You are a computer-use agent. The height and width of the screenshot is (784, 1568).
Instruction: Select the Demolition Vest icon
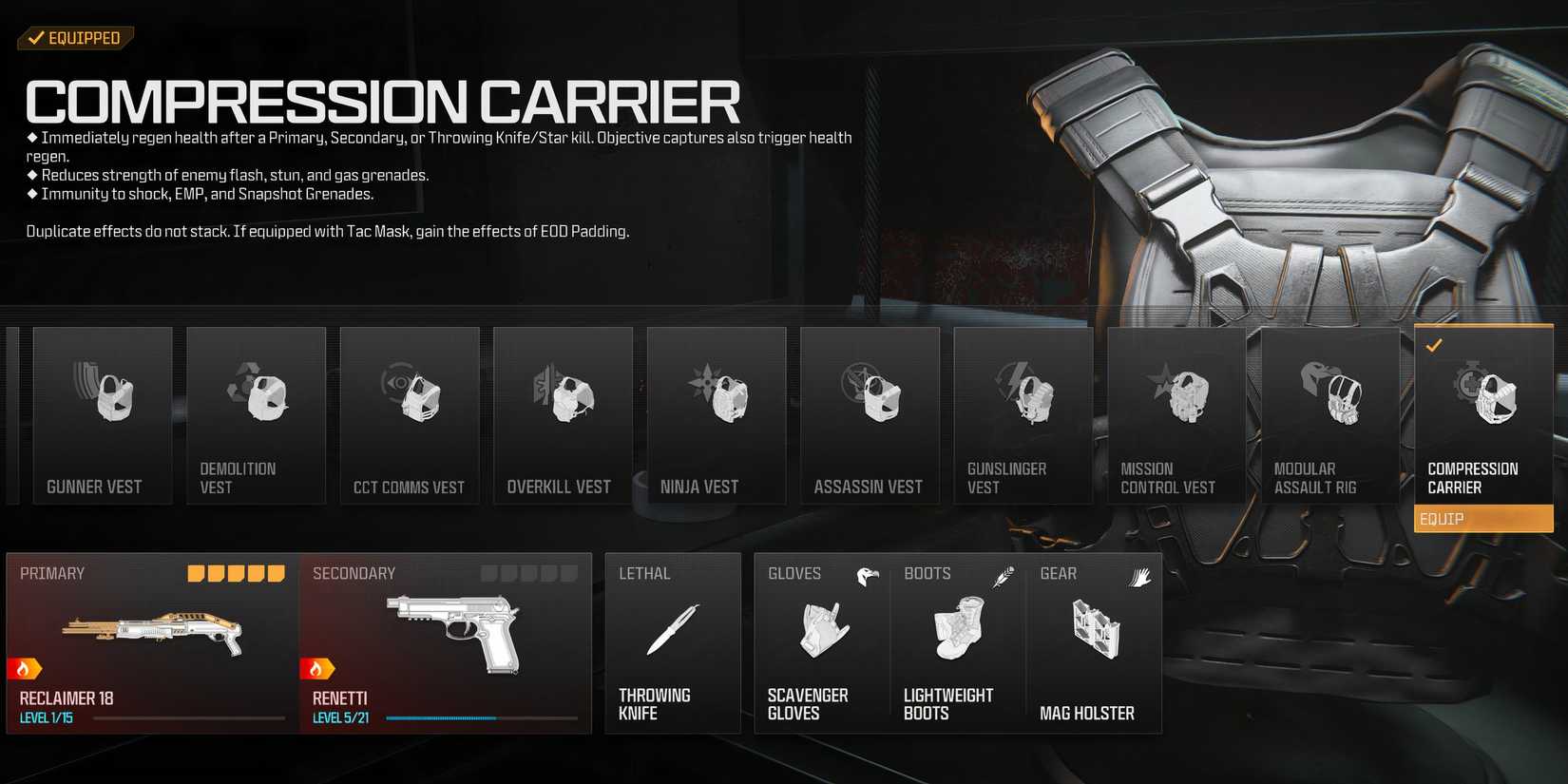[x=256, y=413]
